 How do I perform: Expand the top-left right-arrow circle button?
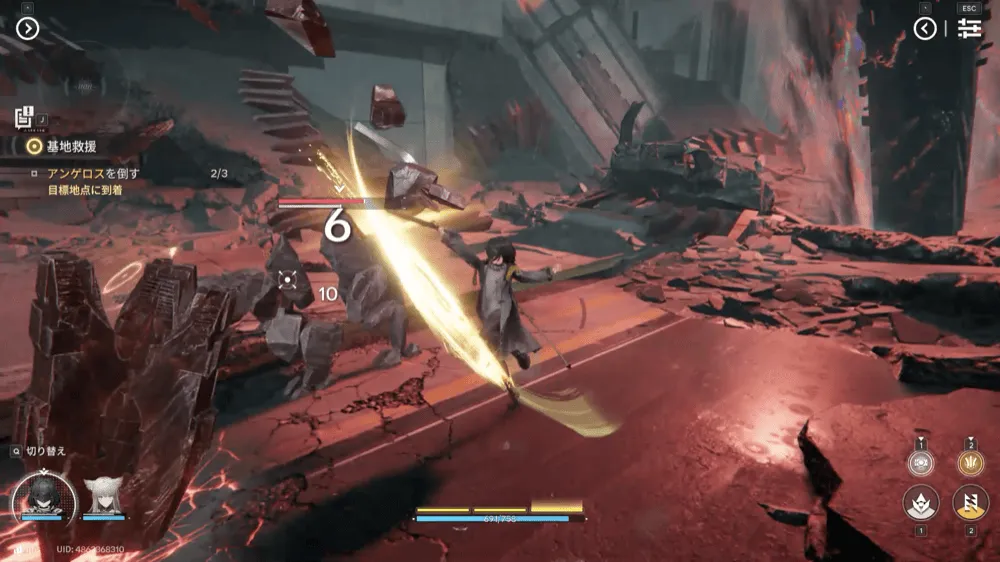tap(27, 28)
